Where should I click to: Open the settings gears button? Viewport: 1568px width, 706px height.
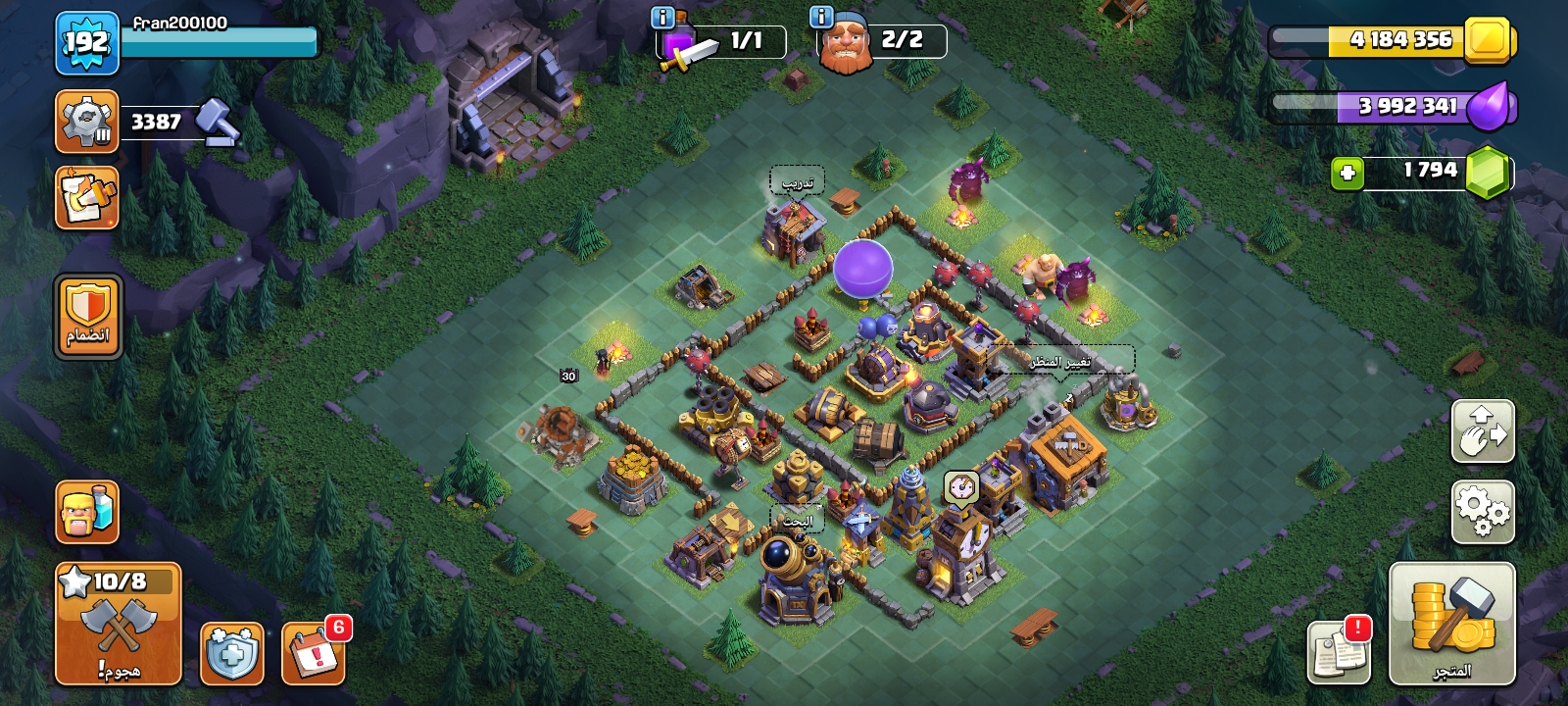(x=1482, y=511)
